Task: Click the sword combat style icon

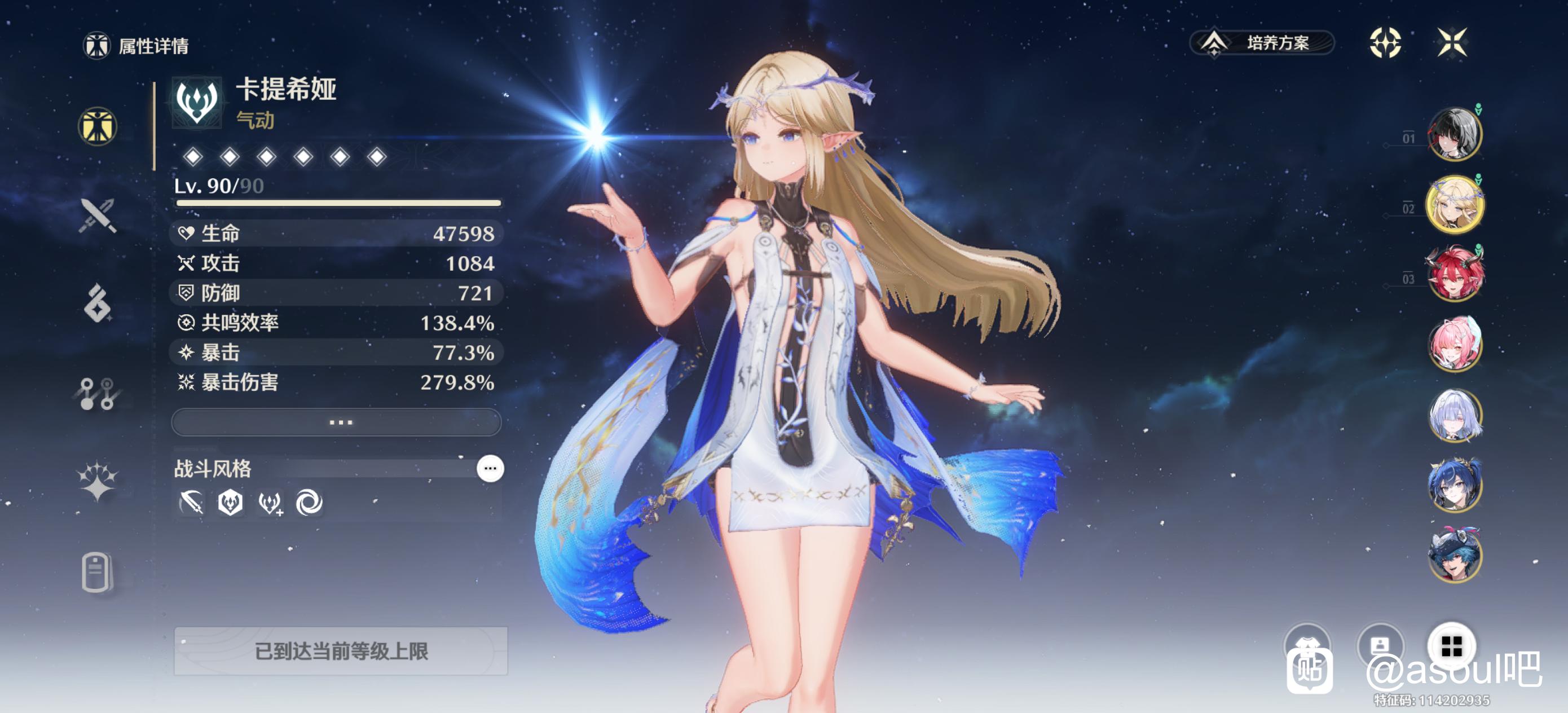Action: point(191,503)
